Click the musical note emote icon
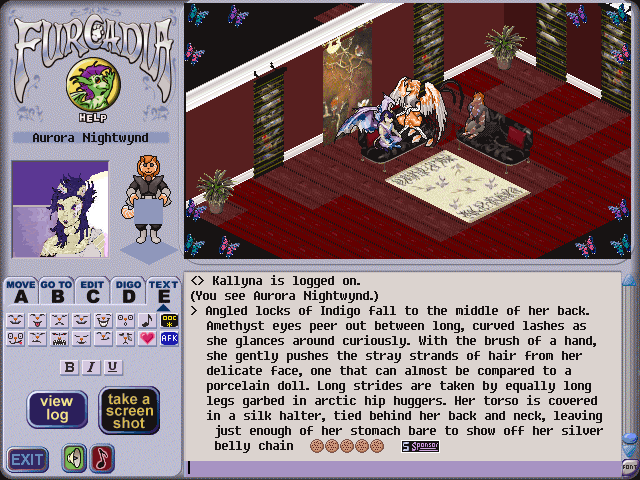Image resolution: width=640 pixels, height=480 pixels. pos(147,320)
